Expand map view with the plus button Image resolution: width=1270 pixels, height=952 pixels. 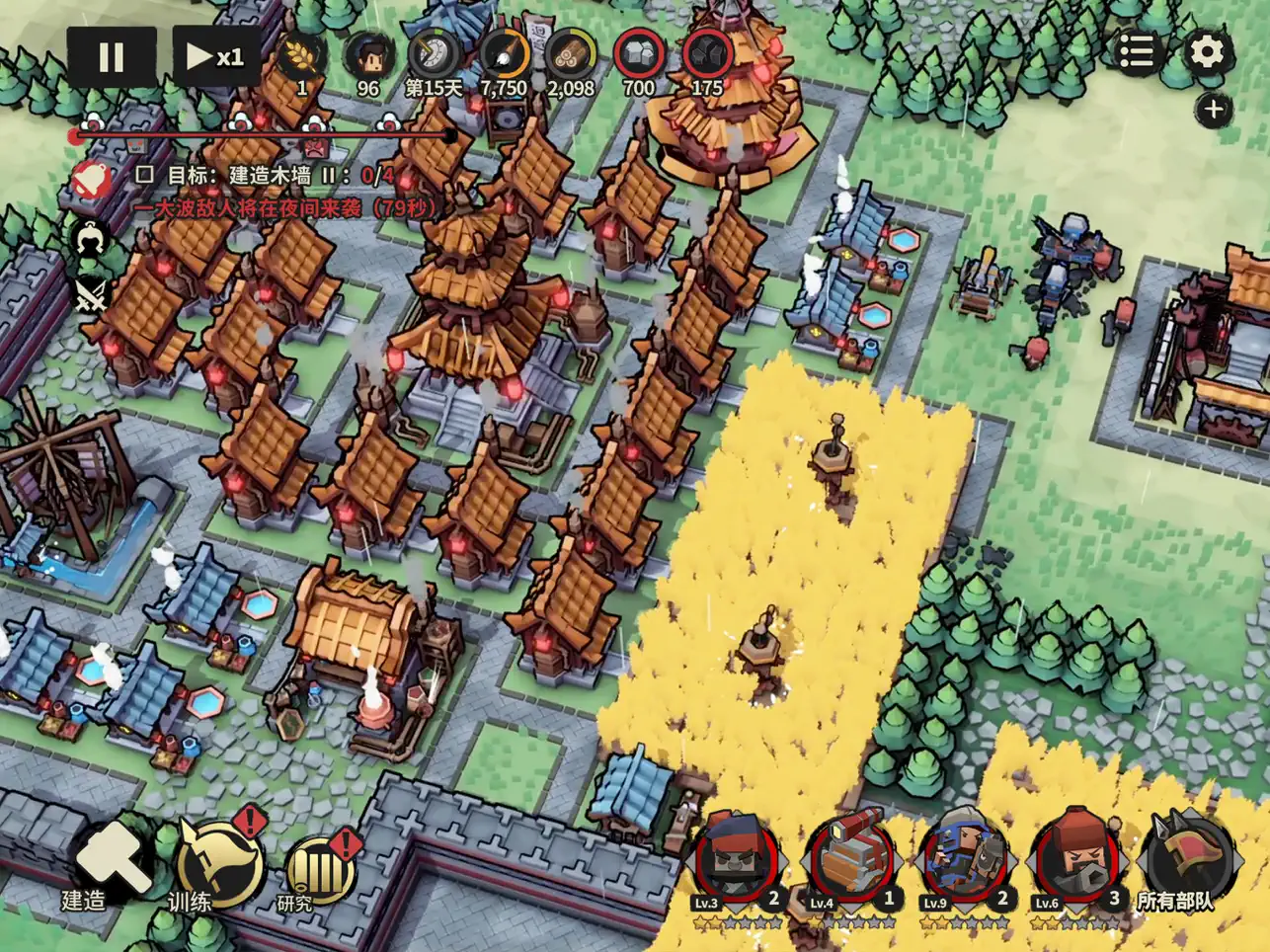coord(1213,109)
